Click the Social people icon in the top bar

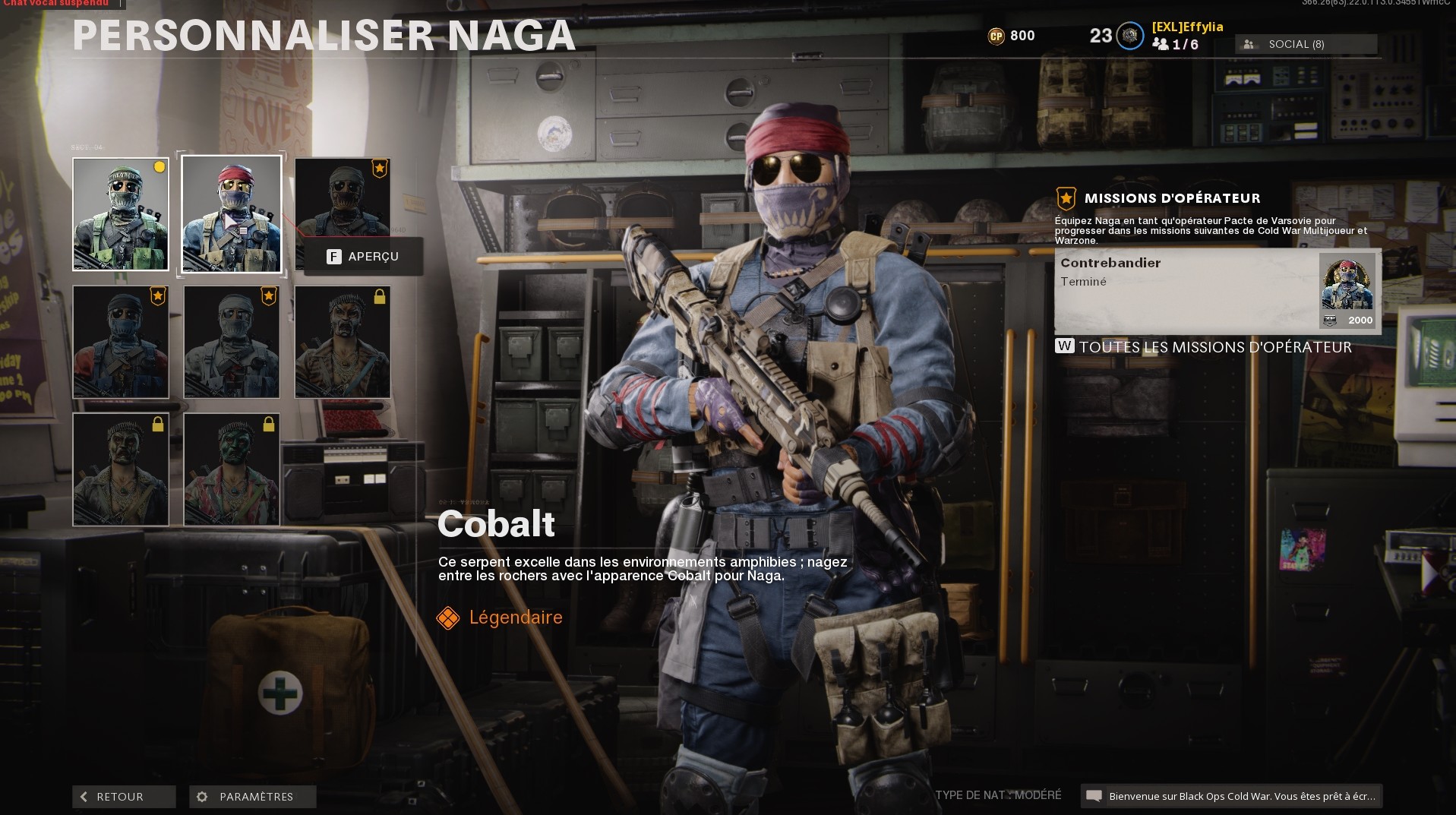(1250, 44)
